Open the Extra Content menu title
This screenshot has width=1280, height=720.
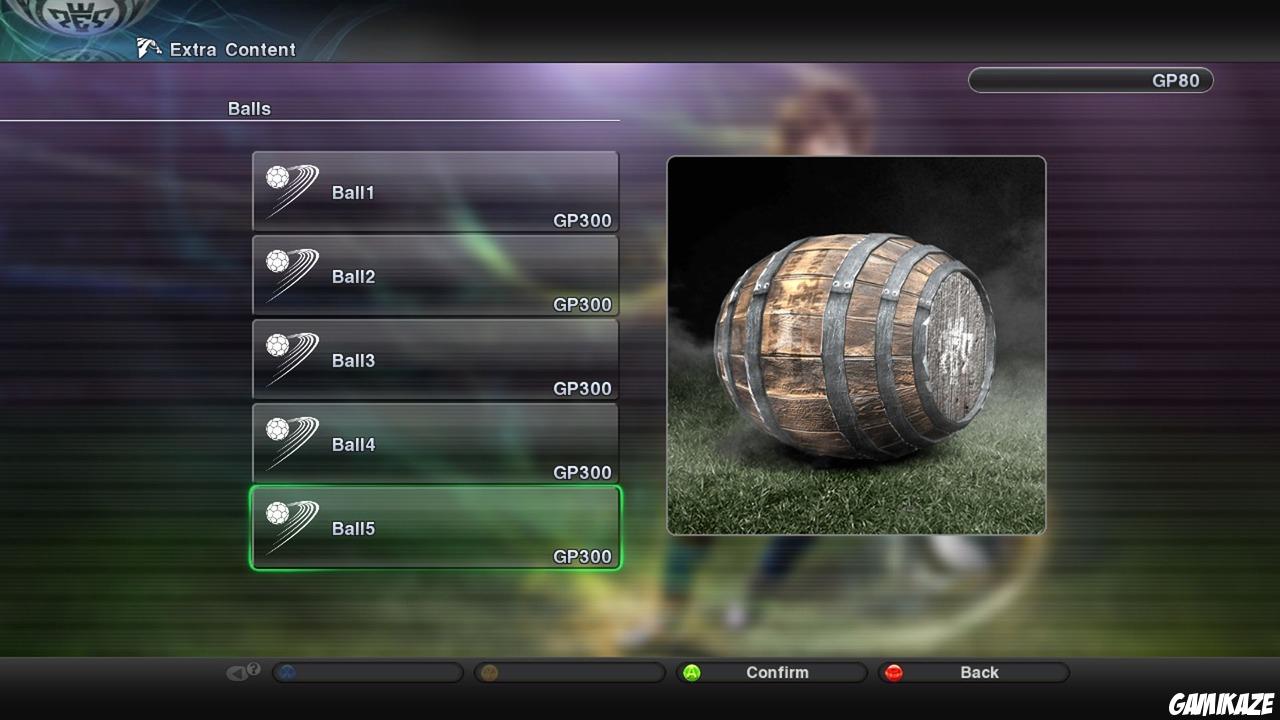(232, 49)
